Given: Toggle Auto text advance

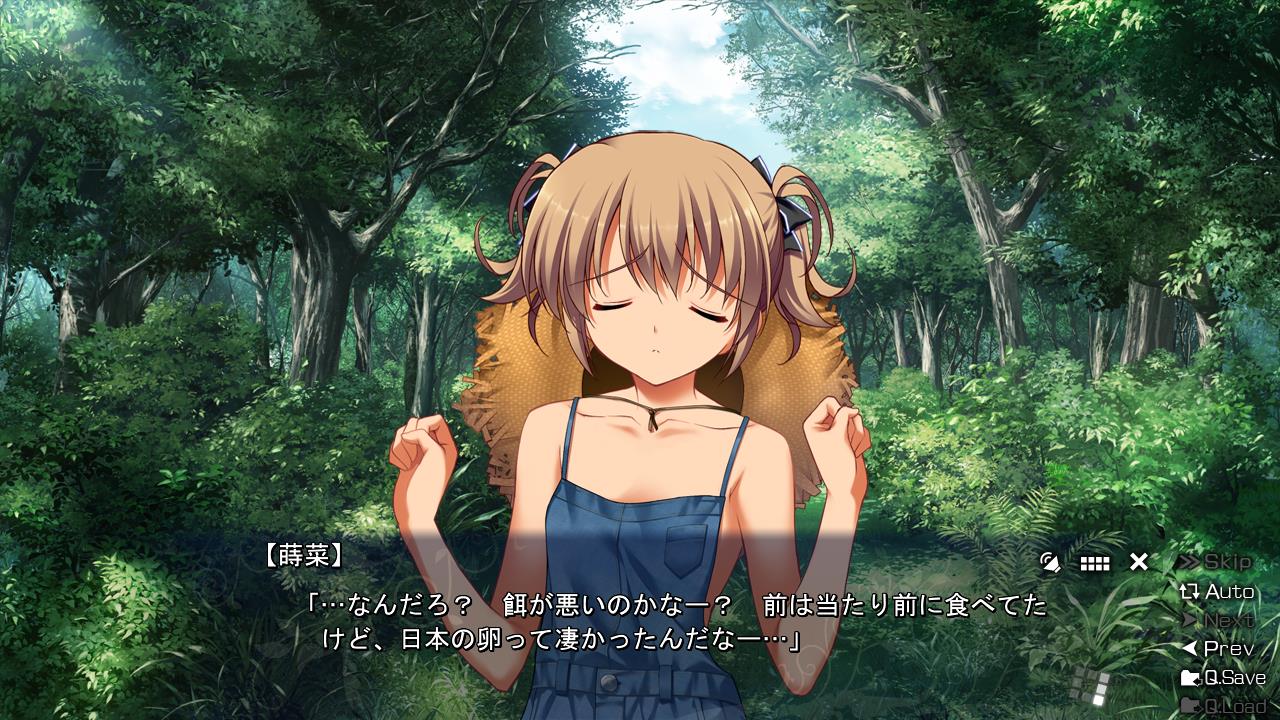Looking at the screenshot, I should (1217, 591).
